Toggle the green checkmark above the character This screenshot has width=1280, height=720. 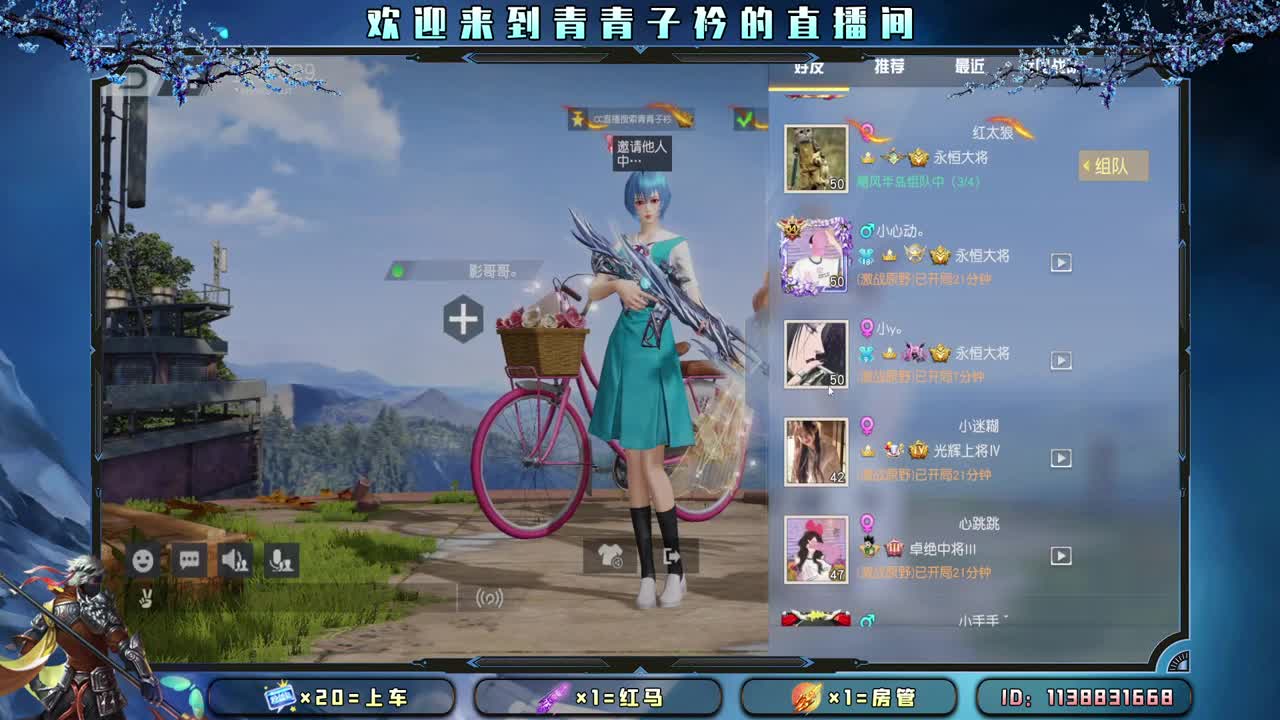tap(746, 117)
